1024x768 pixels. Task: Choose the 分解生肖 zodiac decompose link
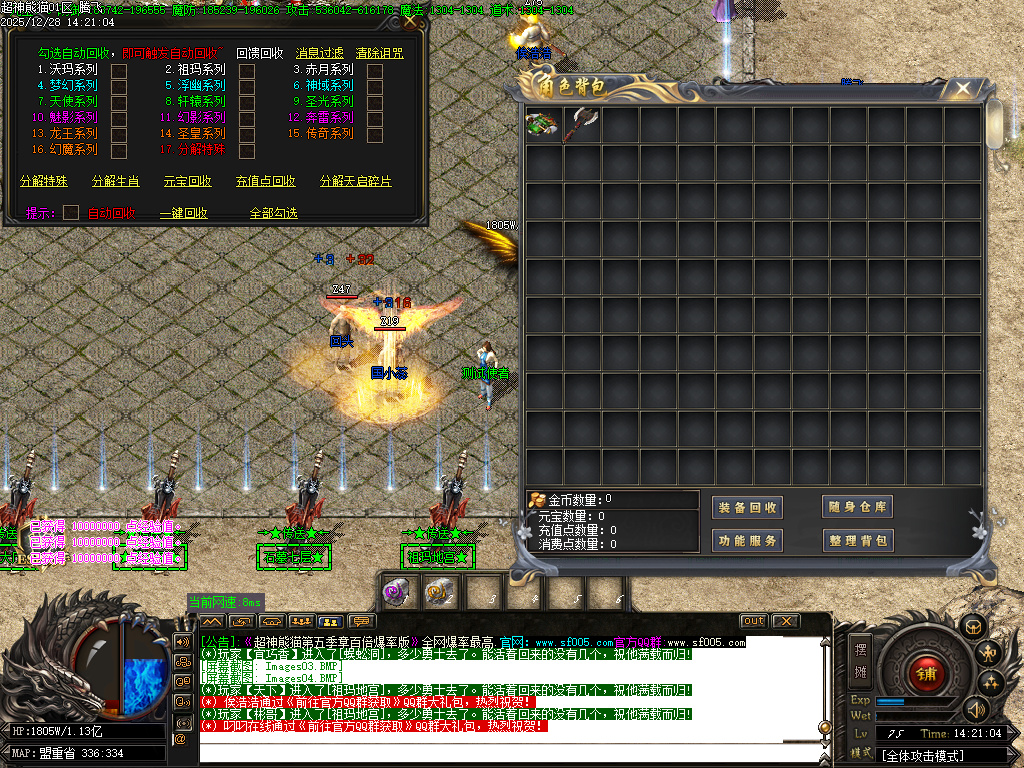116,182
